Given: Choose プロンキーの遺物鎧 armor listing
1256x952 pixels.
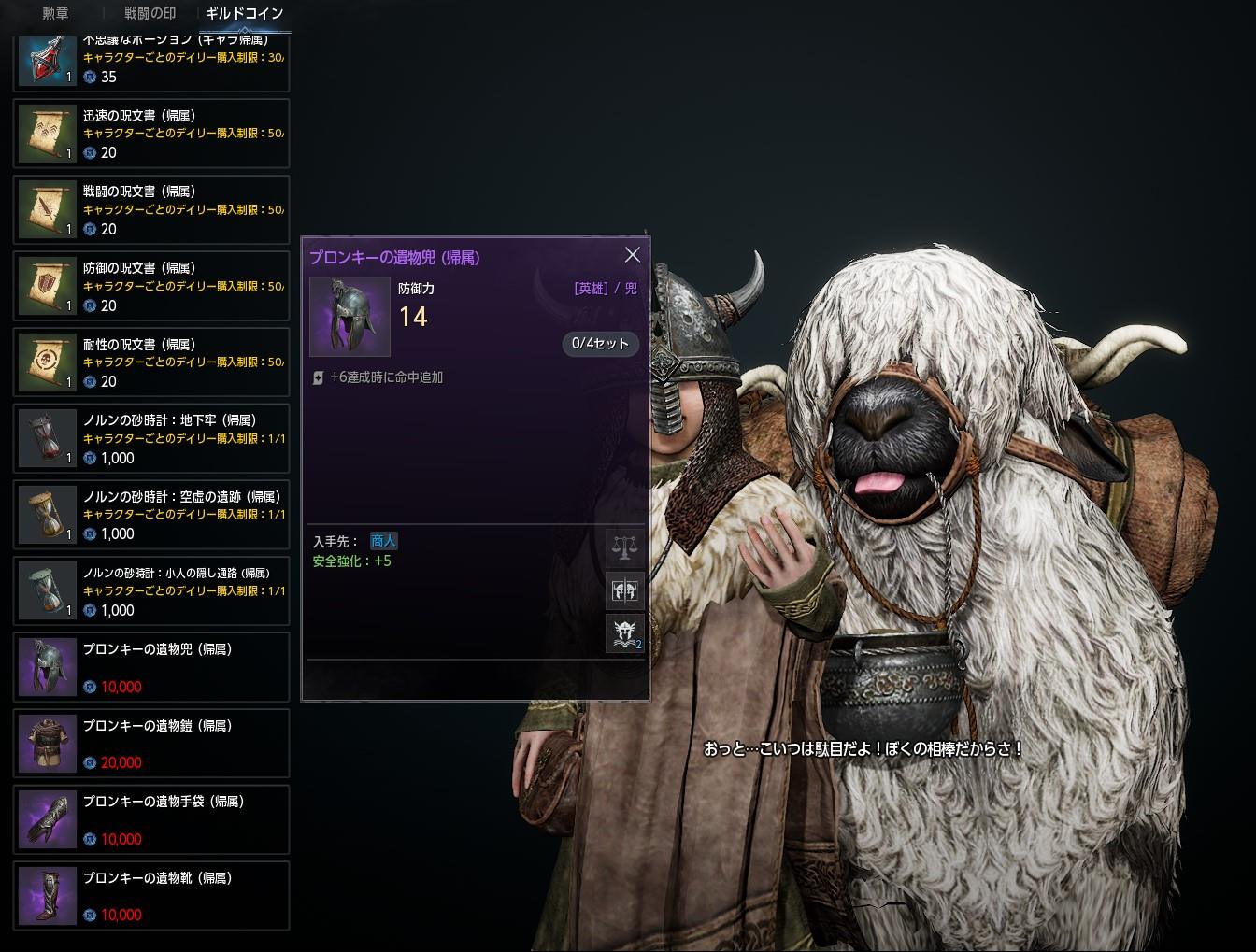Looking at the screenshot, I should (x=151, y=744).
